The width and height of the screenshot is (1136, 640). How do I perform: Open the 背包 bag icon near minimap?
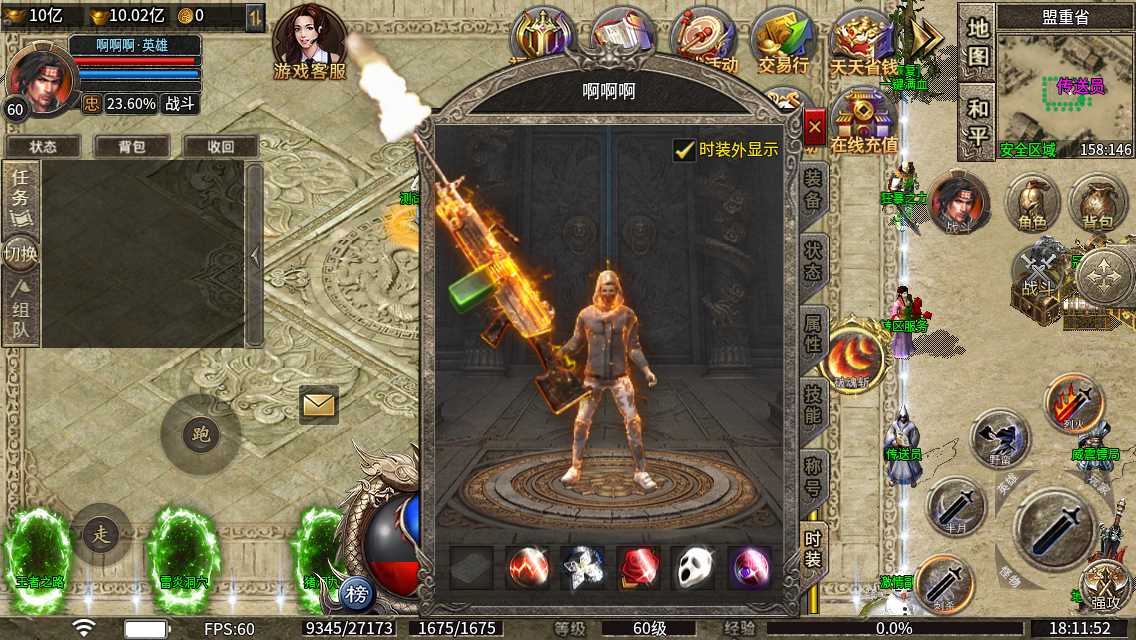point(1097,204)
